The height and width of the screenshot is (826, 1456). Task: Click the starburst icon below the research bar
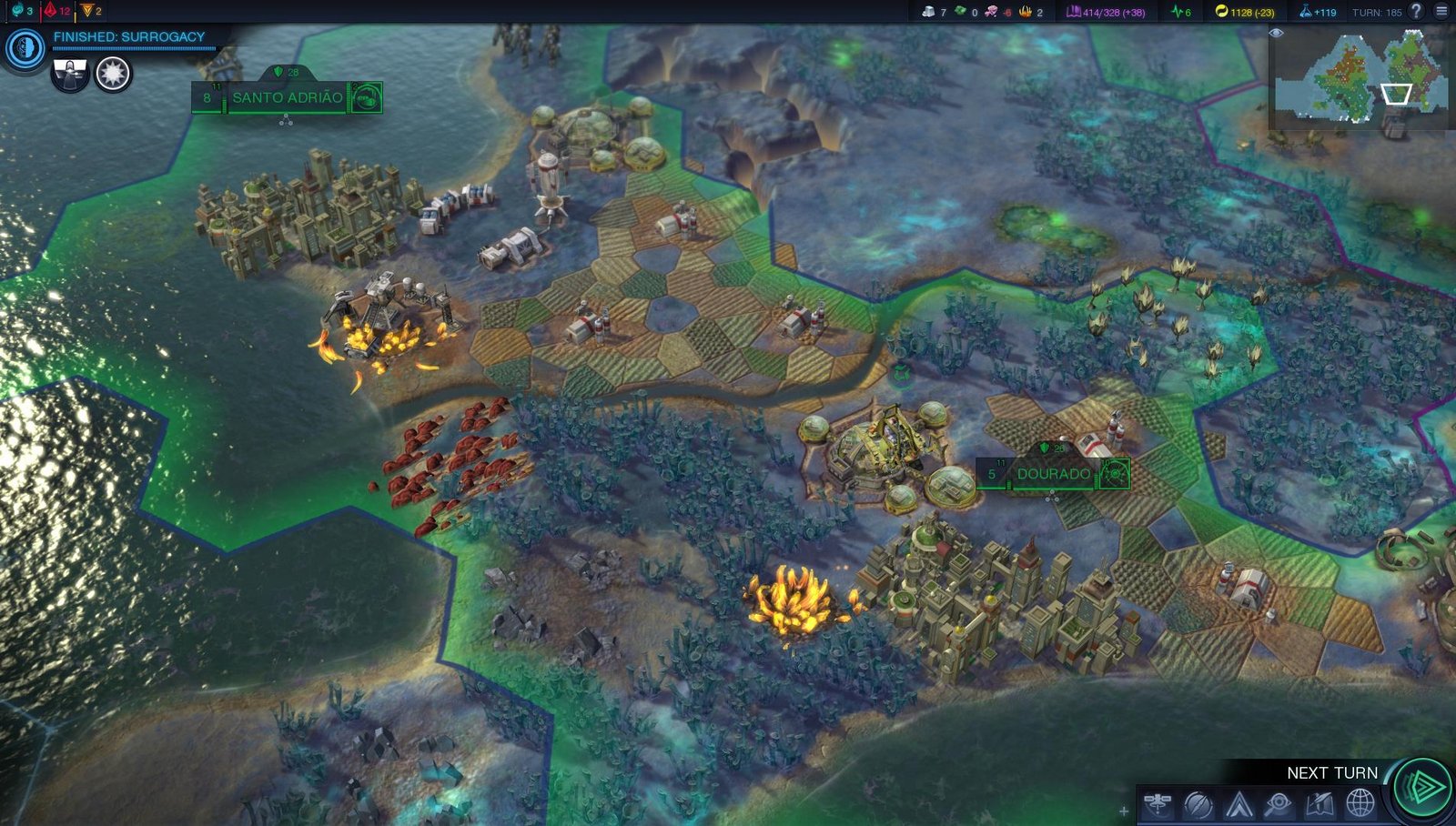click(x=113, y=74)
